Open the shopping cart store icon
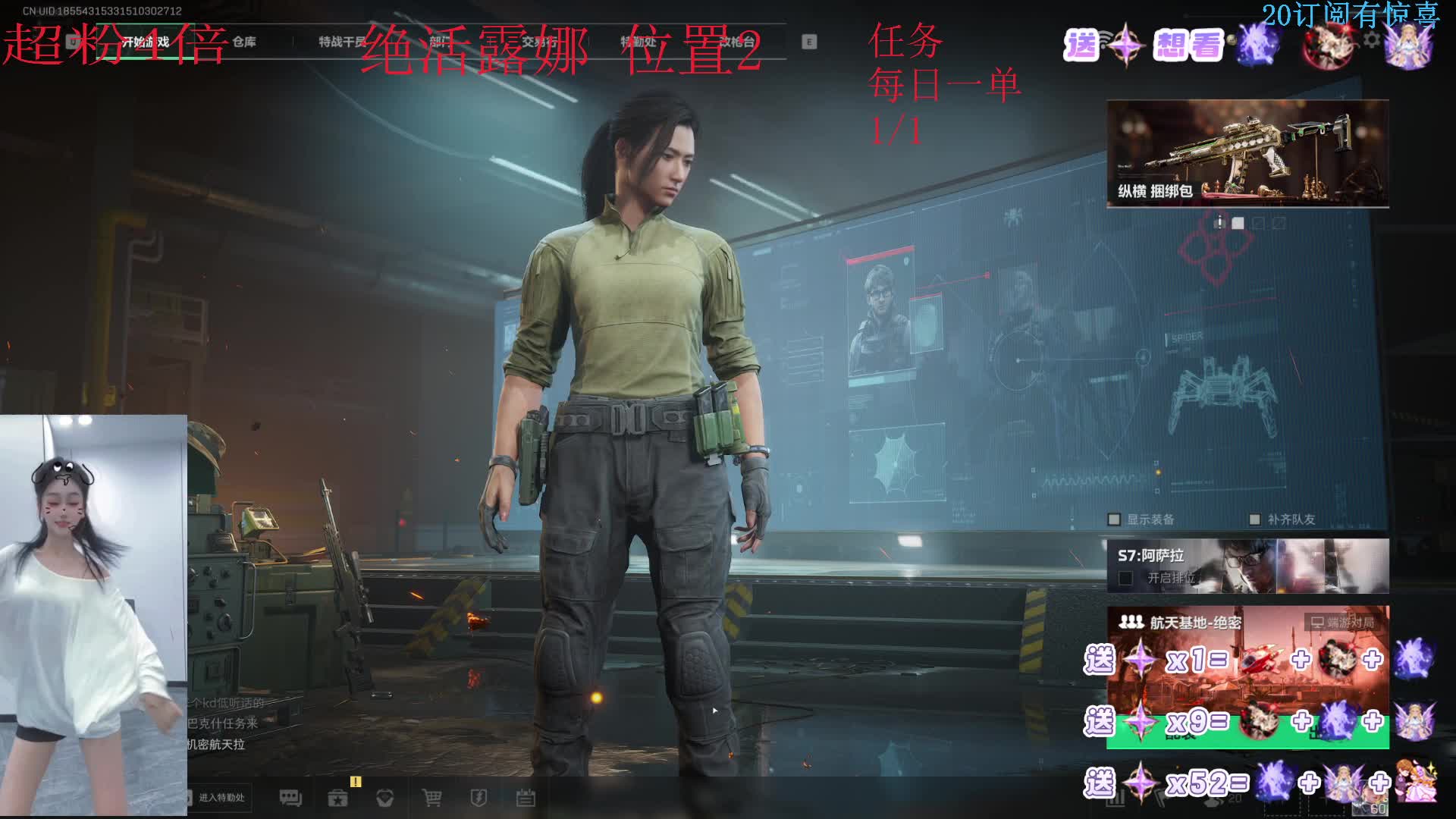Viewport: 1456px width, 819px height. click(x=431, y=798)
